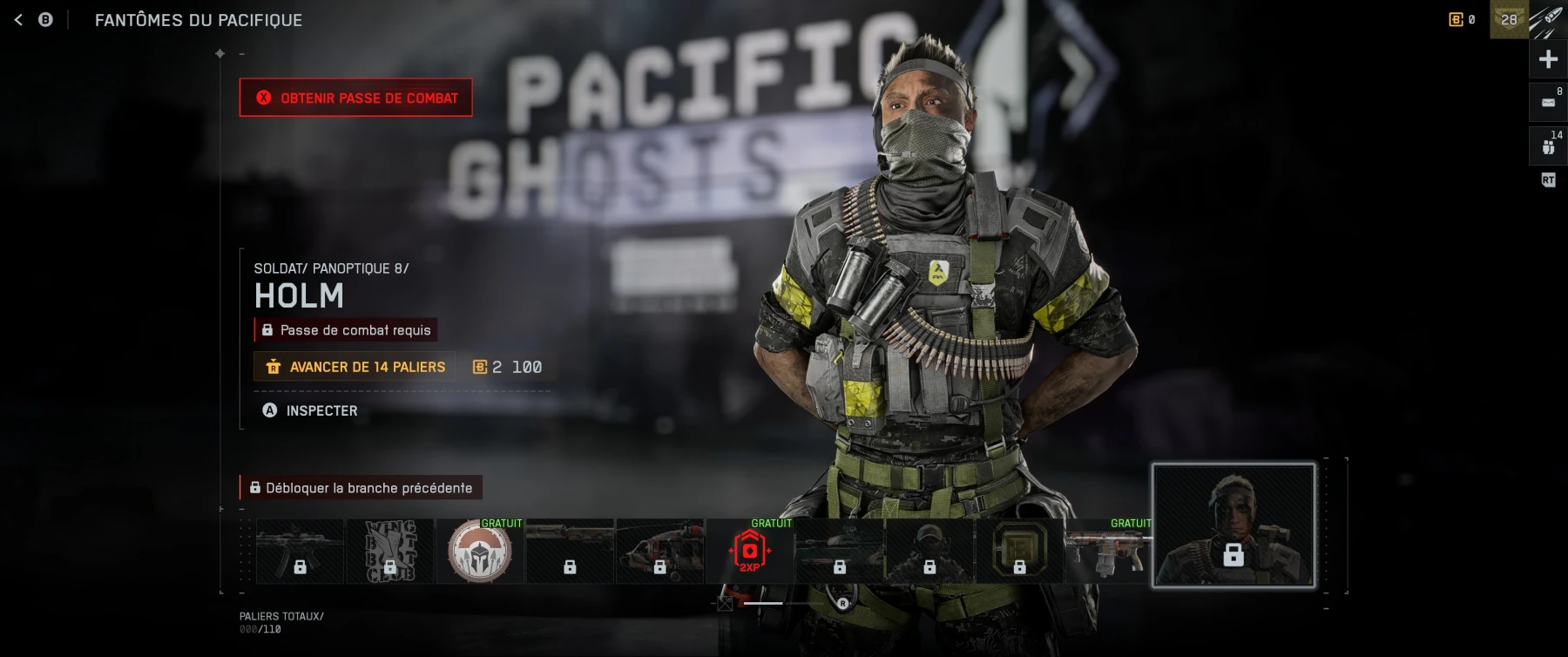
Task: Buy the Avancer de 14 Paliers skip
Action: (355, 367)
